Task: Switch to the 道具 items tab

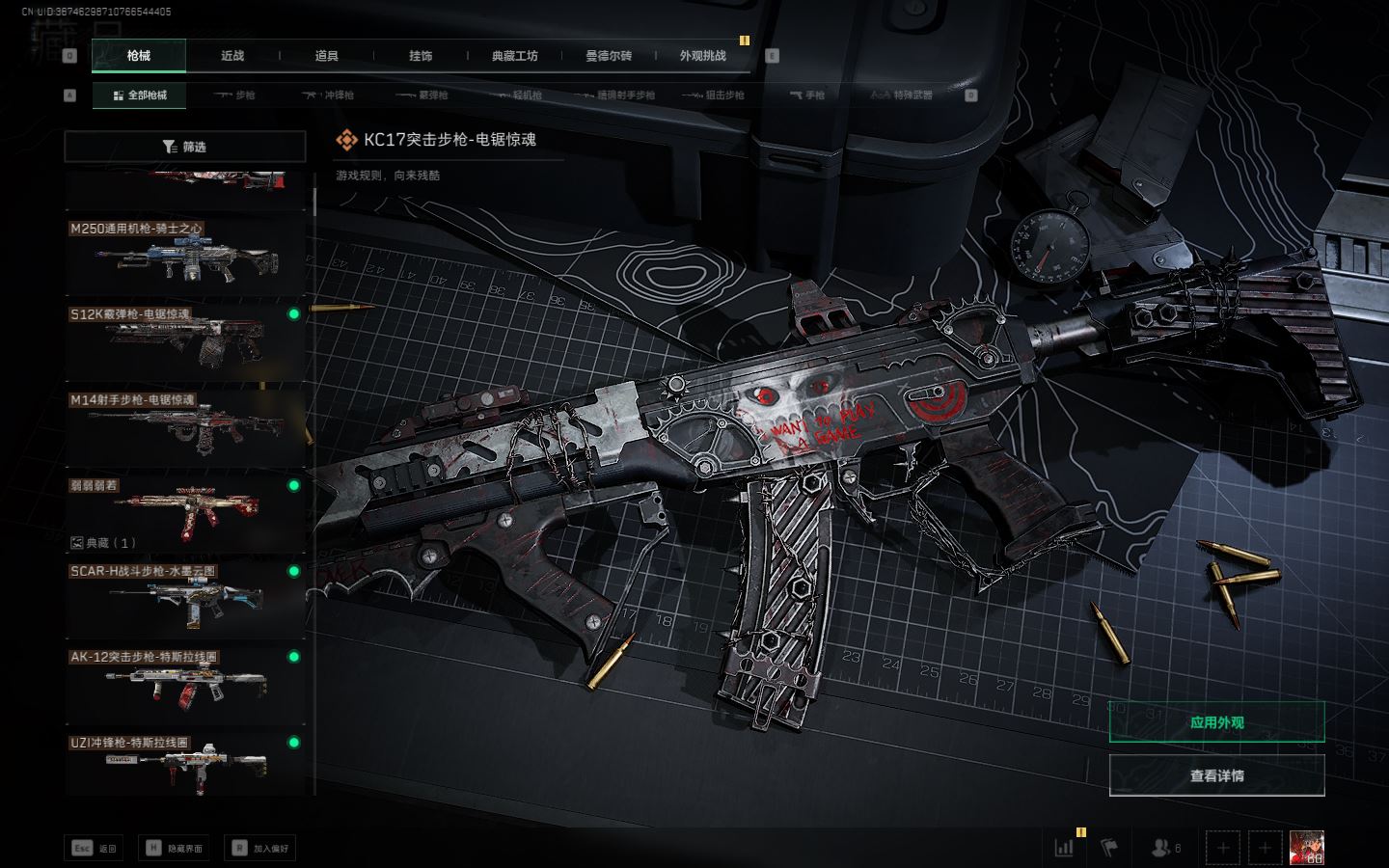Action: click(327, 56)
